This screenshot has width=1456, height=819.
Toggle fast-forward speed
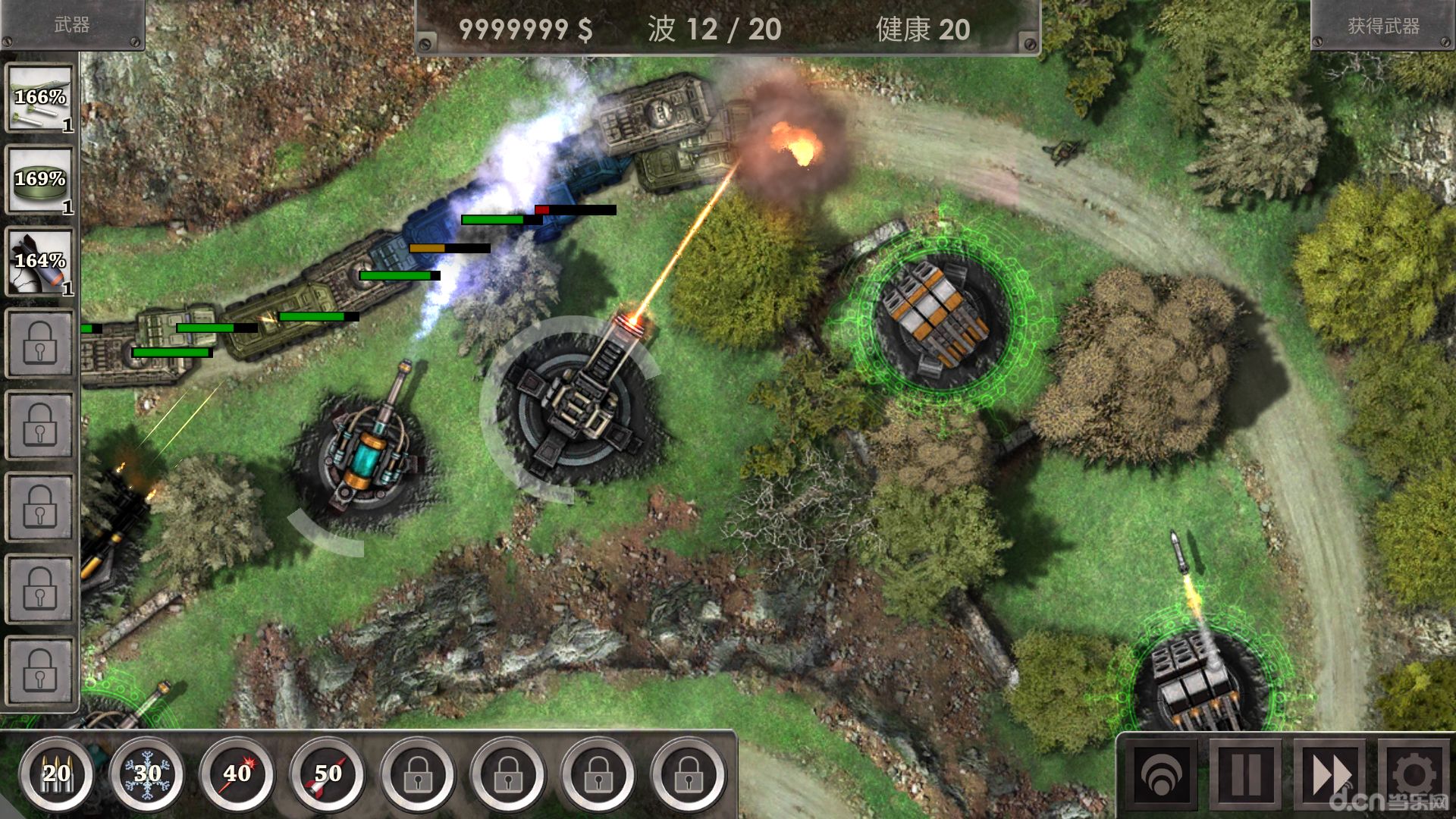pyautogui.click(x=1331, y=775)
